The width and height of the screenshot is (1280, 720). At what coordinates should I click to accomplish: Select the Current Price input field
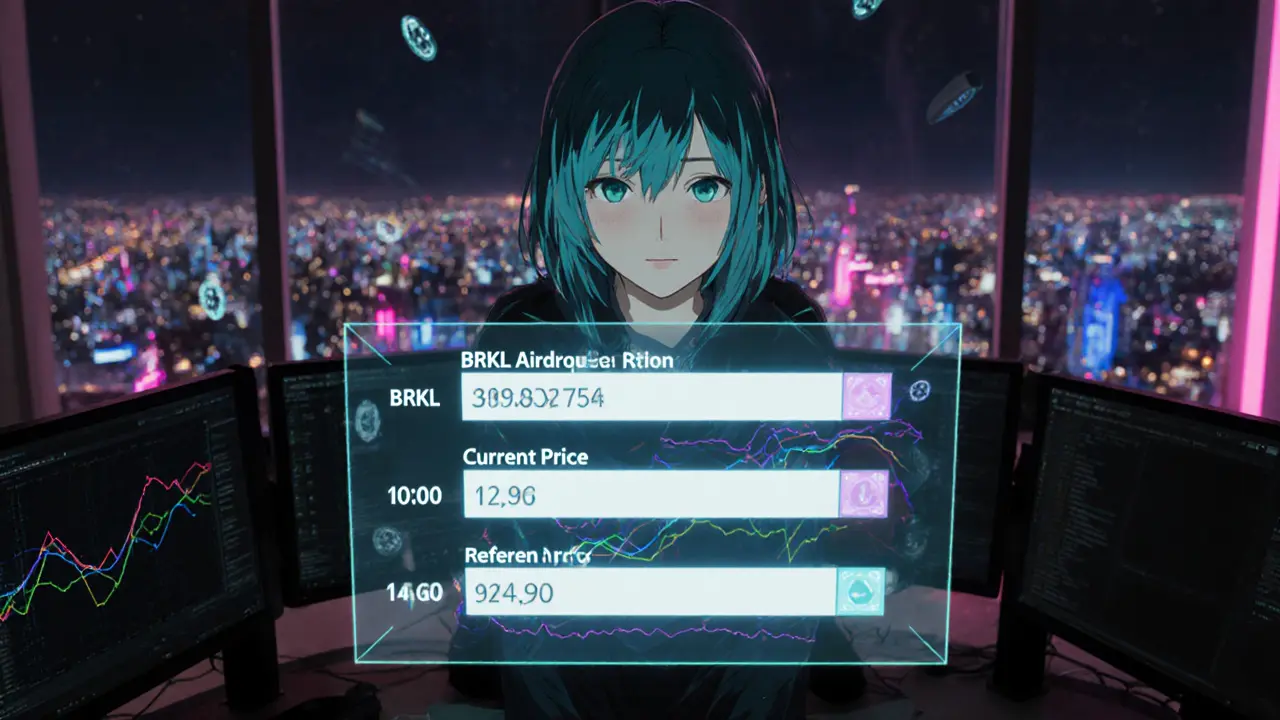651,494
